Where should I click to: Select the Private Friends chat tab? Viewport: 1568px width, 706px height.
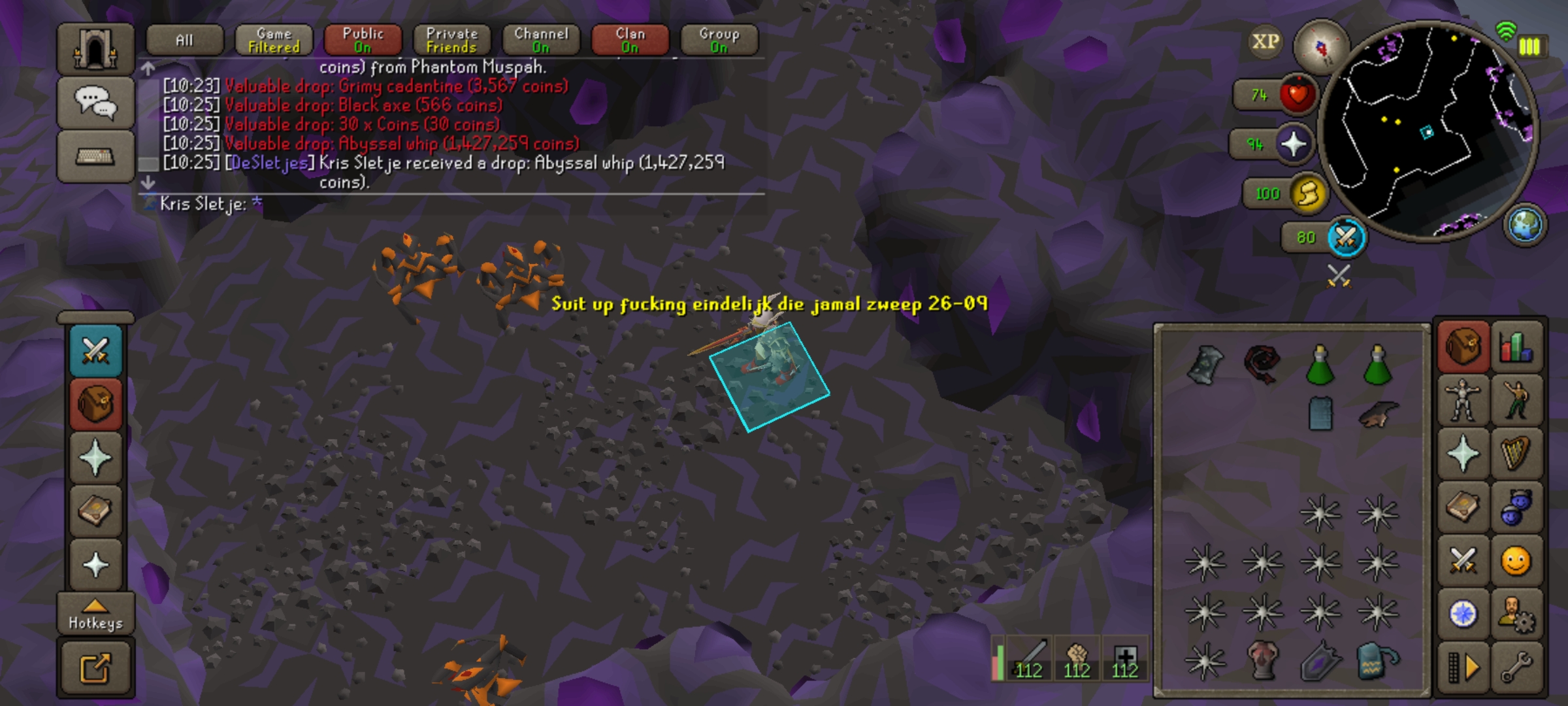(x=451, y=41)
